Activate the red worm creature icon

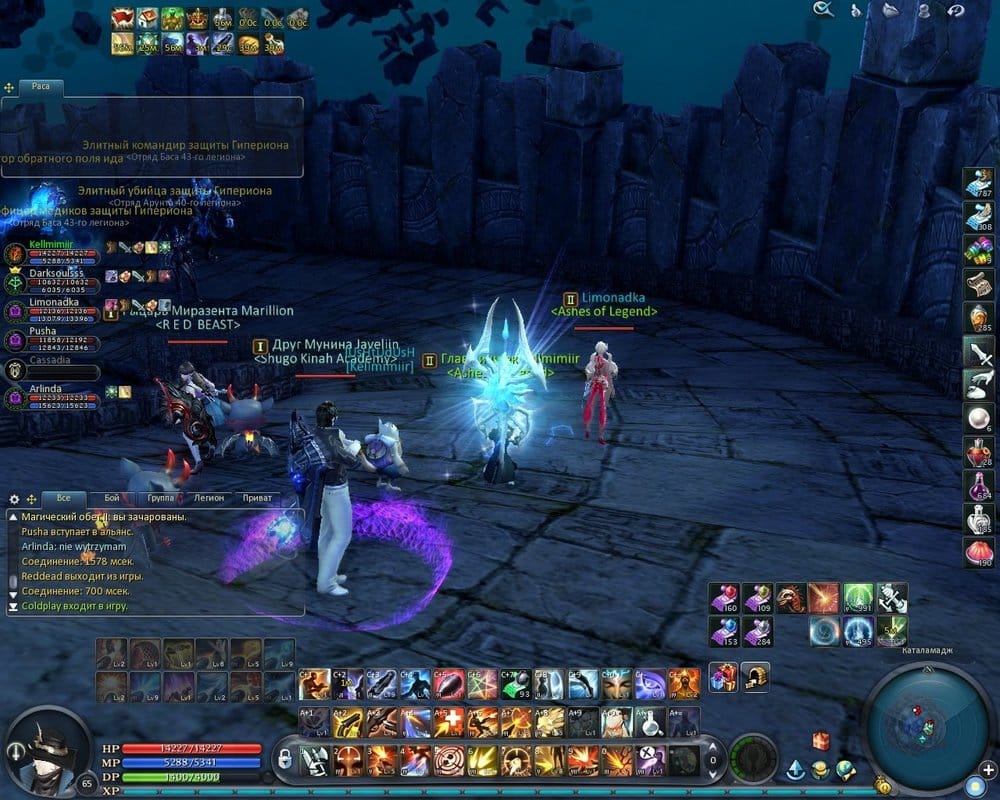[791, 598]
